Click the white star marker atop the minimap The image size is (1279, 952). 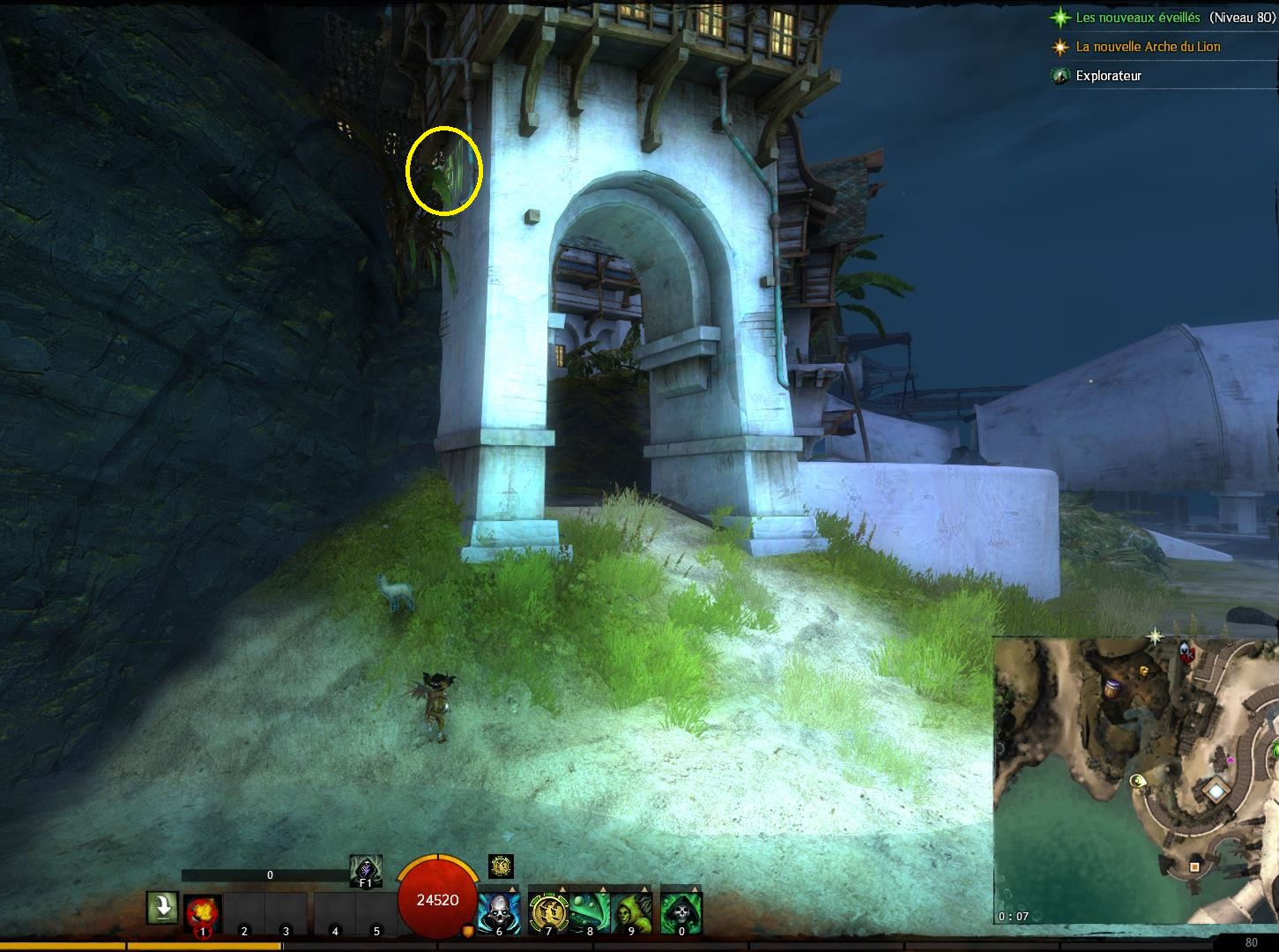click(1155, 636)
